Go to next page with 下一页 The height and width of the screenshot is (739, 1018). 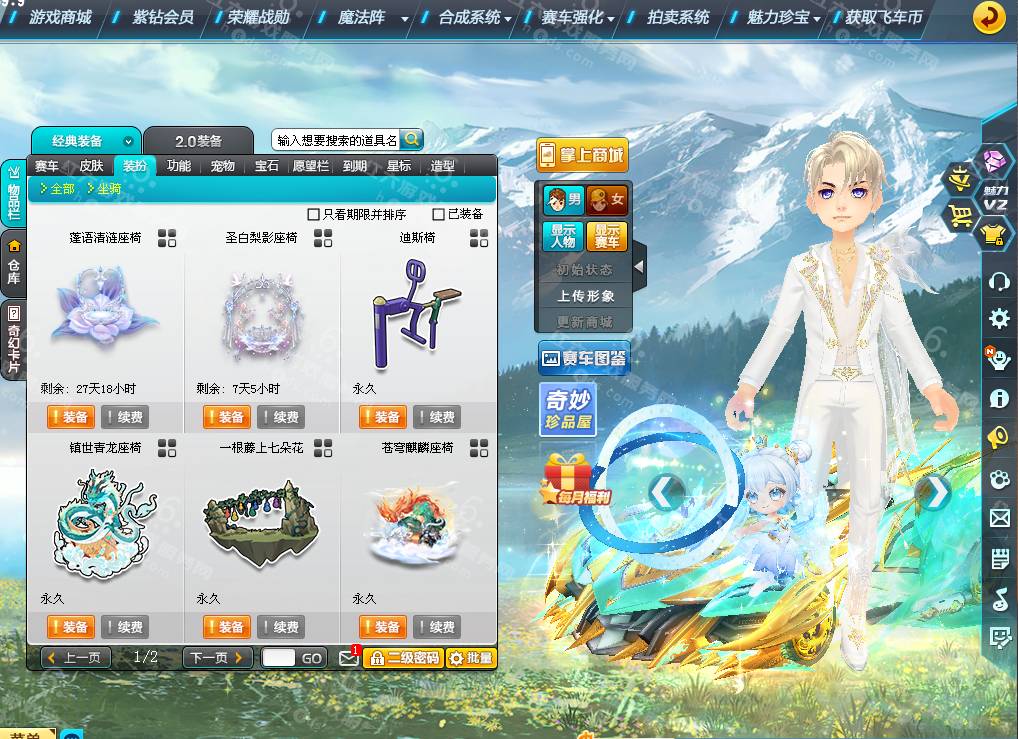217,657
